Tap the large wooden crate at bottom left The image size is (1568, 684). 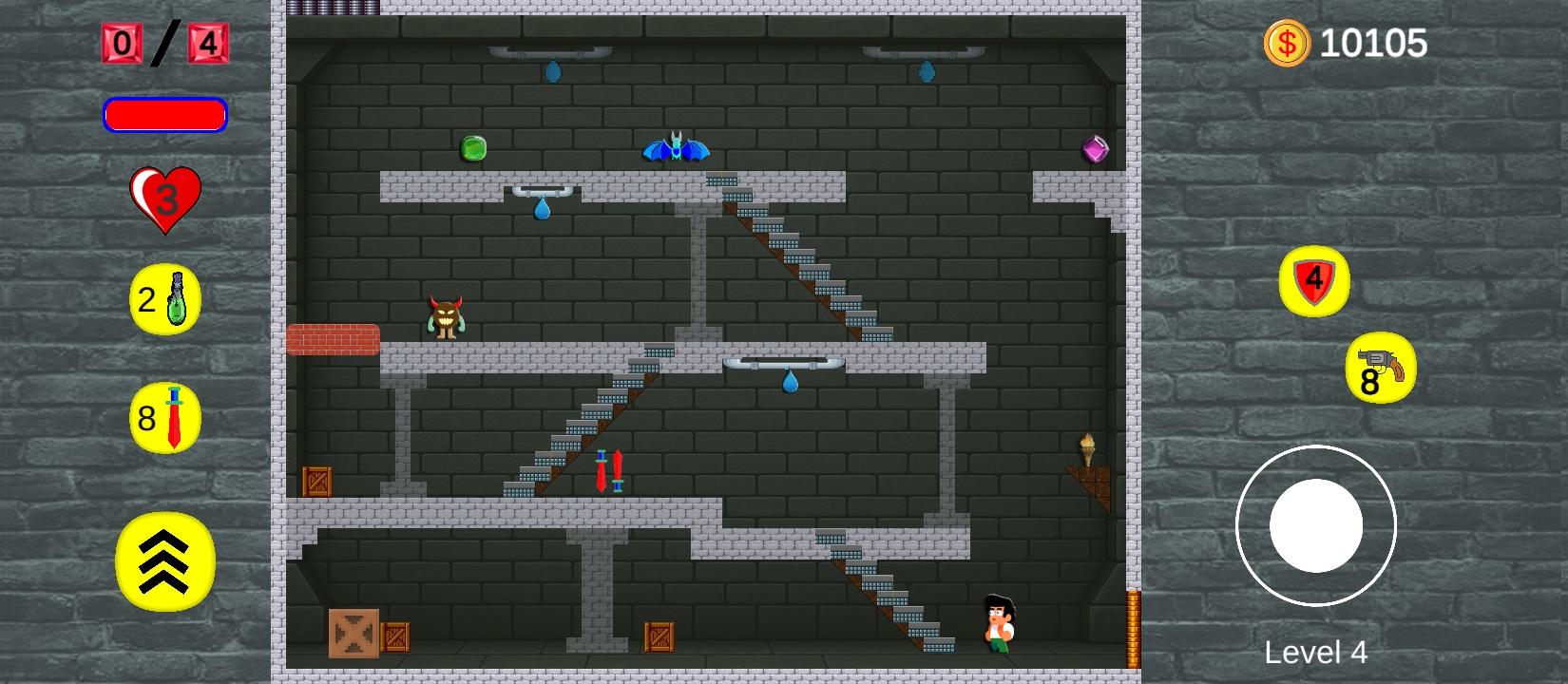tap(356, 631)
